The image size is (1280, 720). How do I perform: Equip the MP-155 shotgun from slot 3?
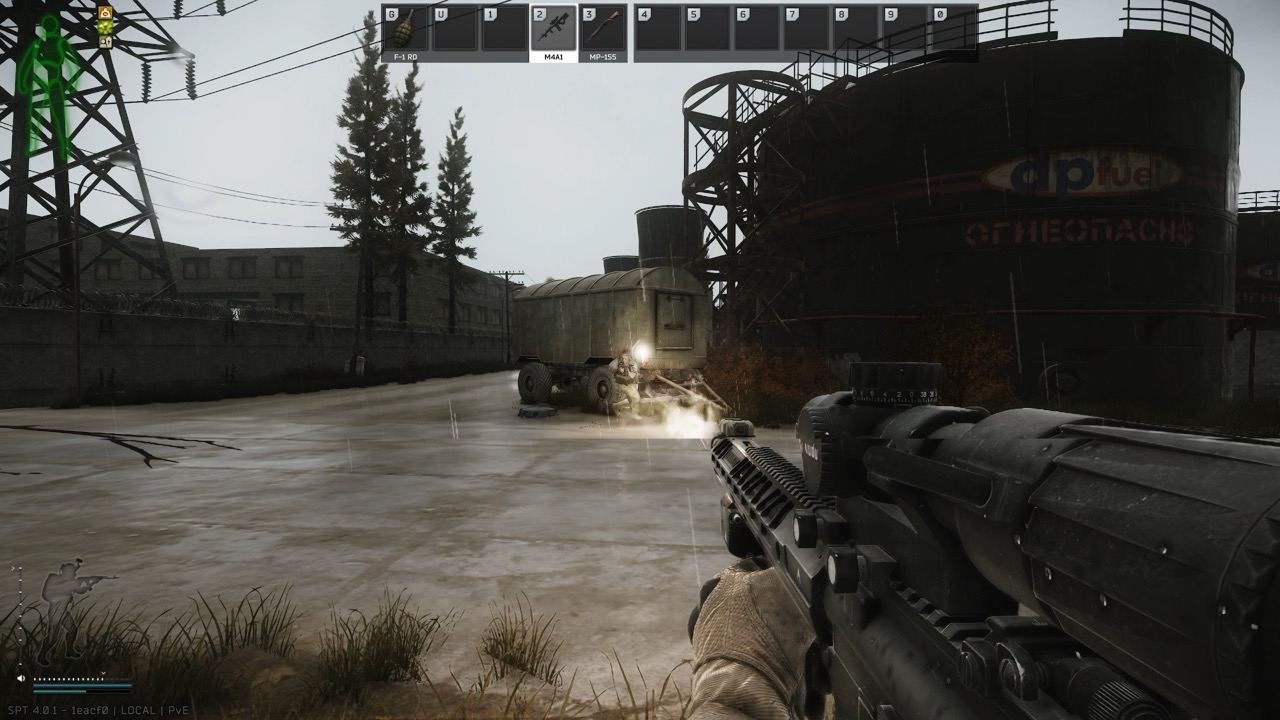pos(602,28)
